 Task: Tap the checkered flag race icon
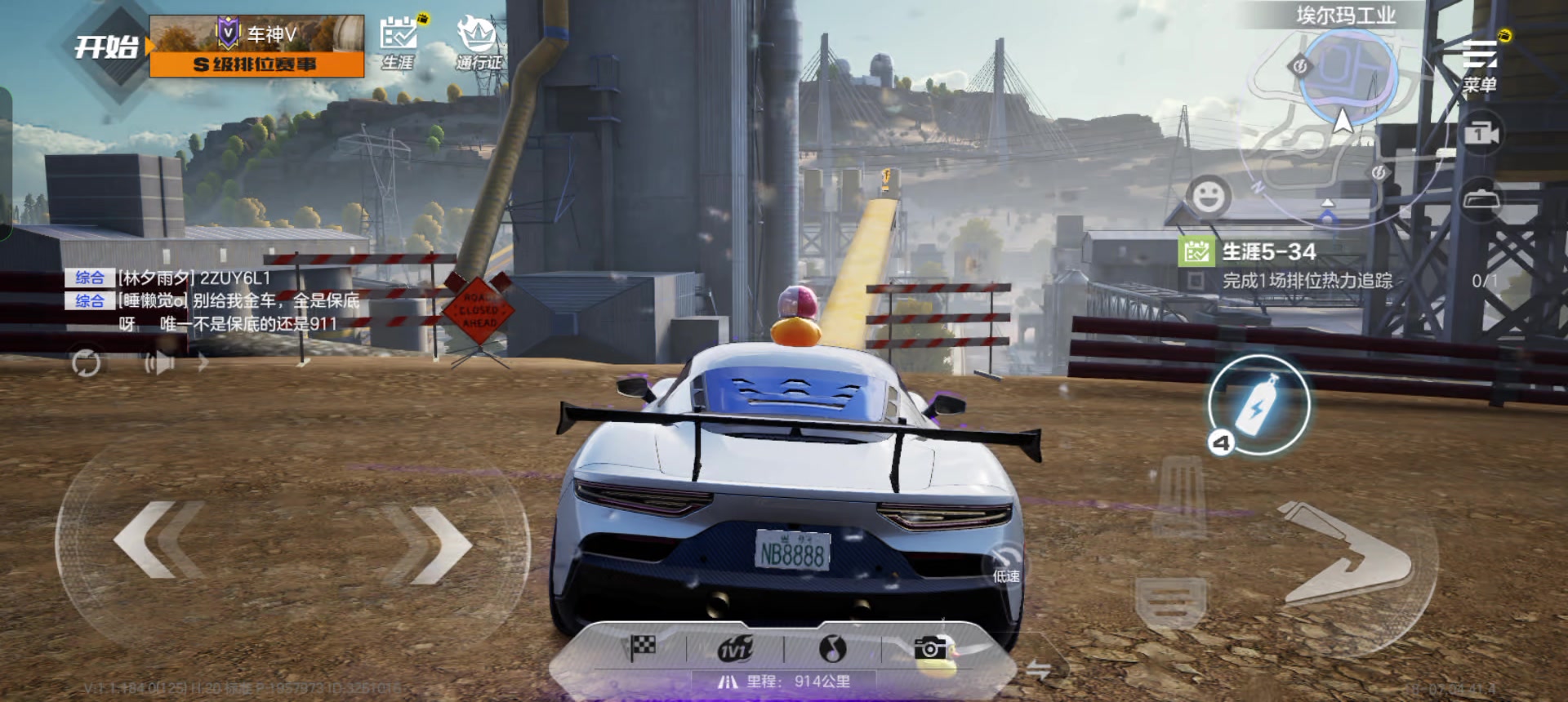pyautogui.click(x=642, y=649)
